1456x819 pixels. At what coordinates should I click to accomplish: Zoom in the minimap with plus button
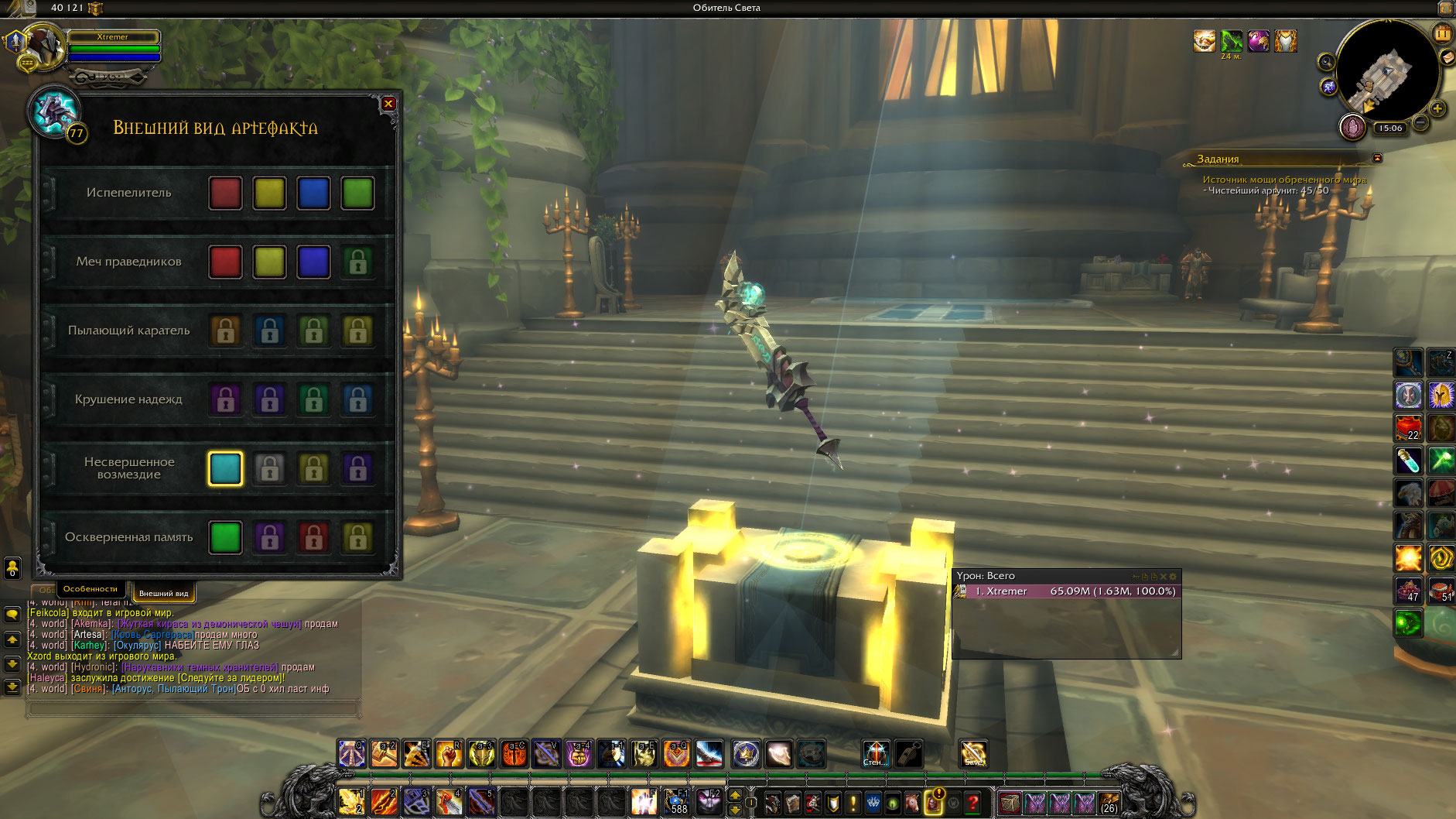[1437, 108]
